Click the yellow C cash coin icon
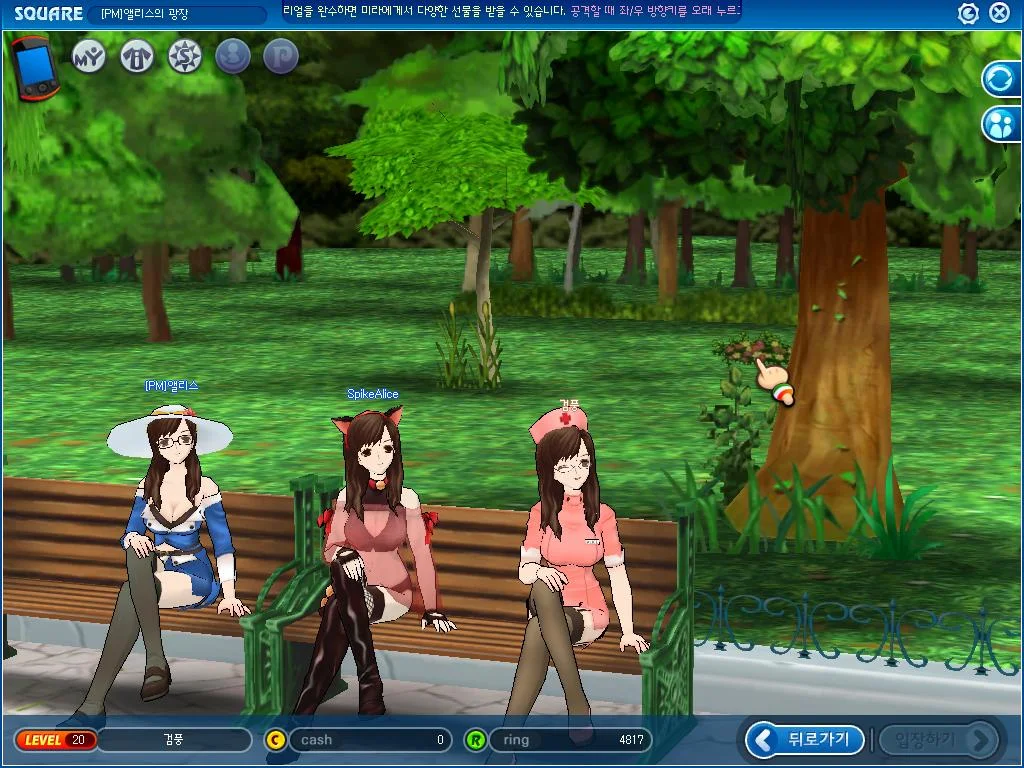This screenshot has height=768, width=1024. point(276,740)
